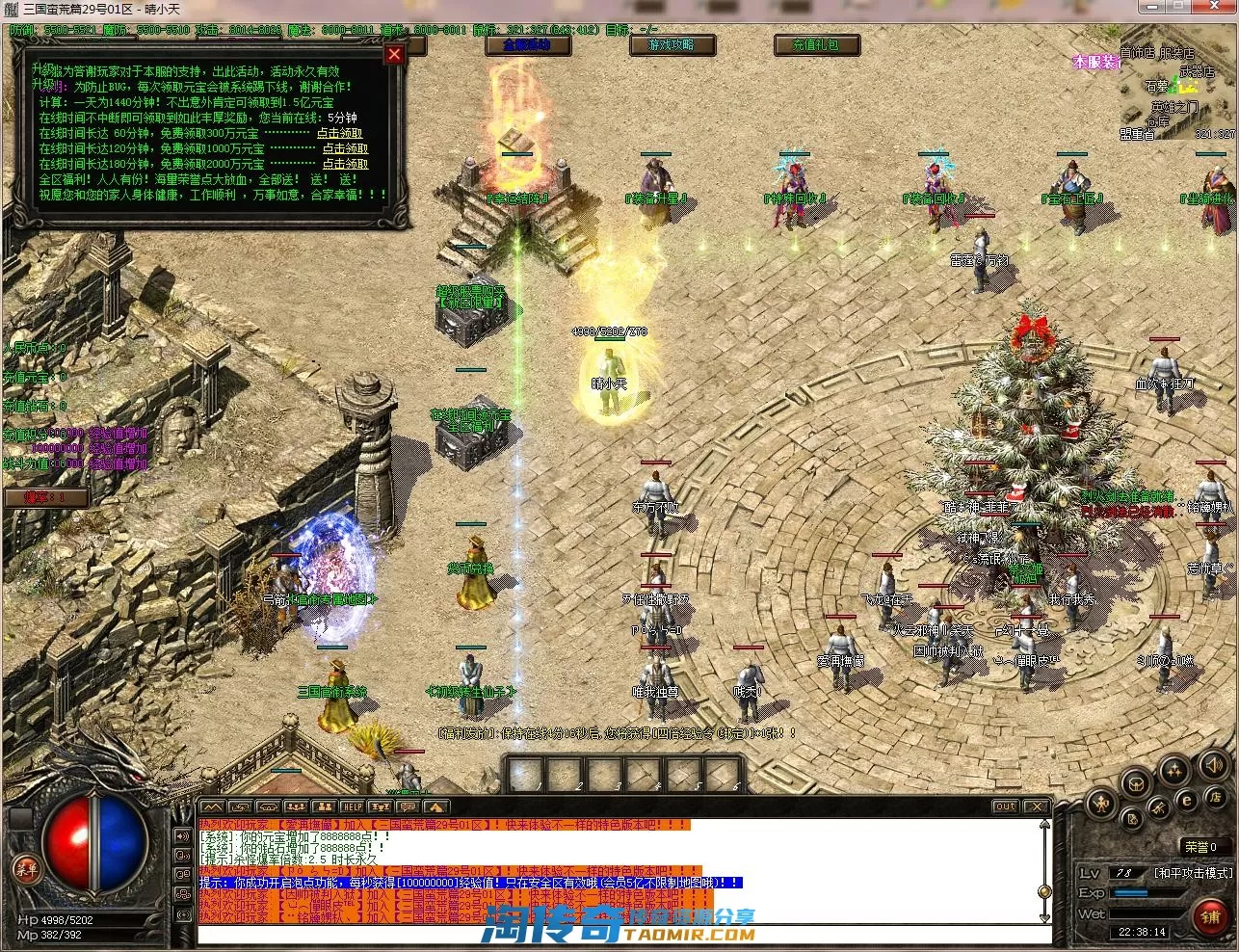Open the 充值礼包 recharge gift pack
This screenshot has height=952, width=1239.
click(815, 45)
